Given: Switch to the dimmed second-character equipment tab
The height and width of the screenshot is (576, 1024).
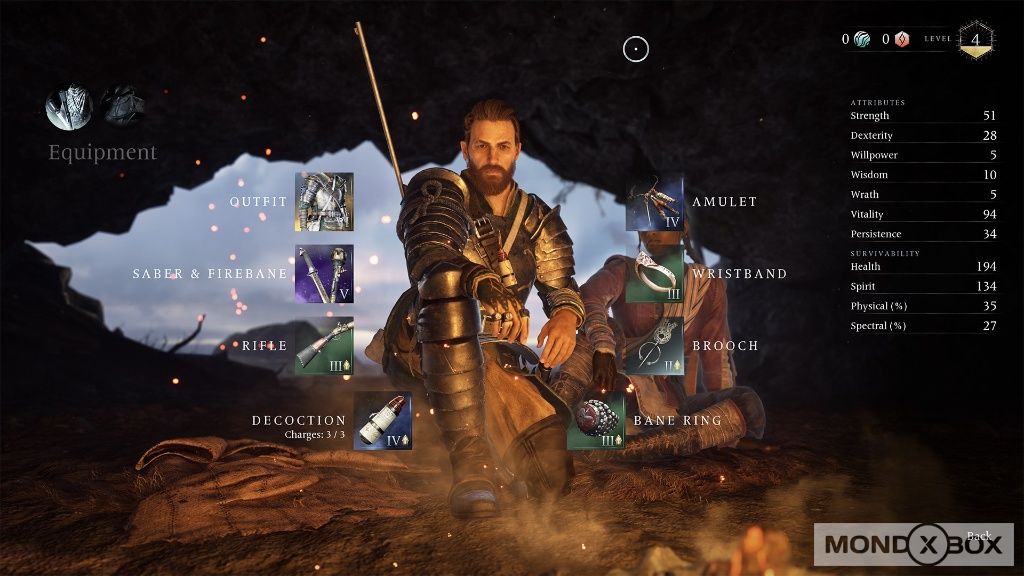Looking at the screenshot, I should tap(122, 105).
